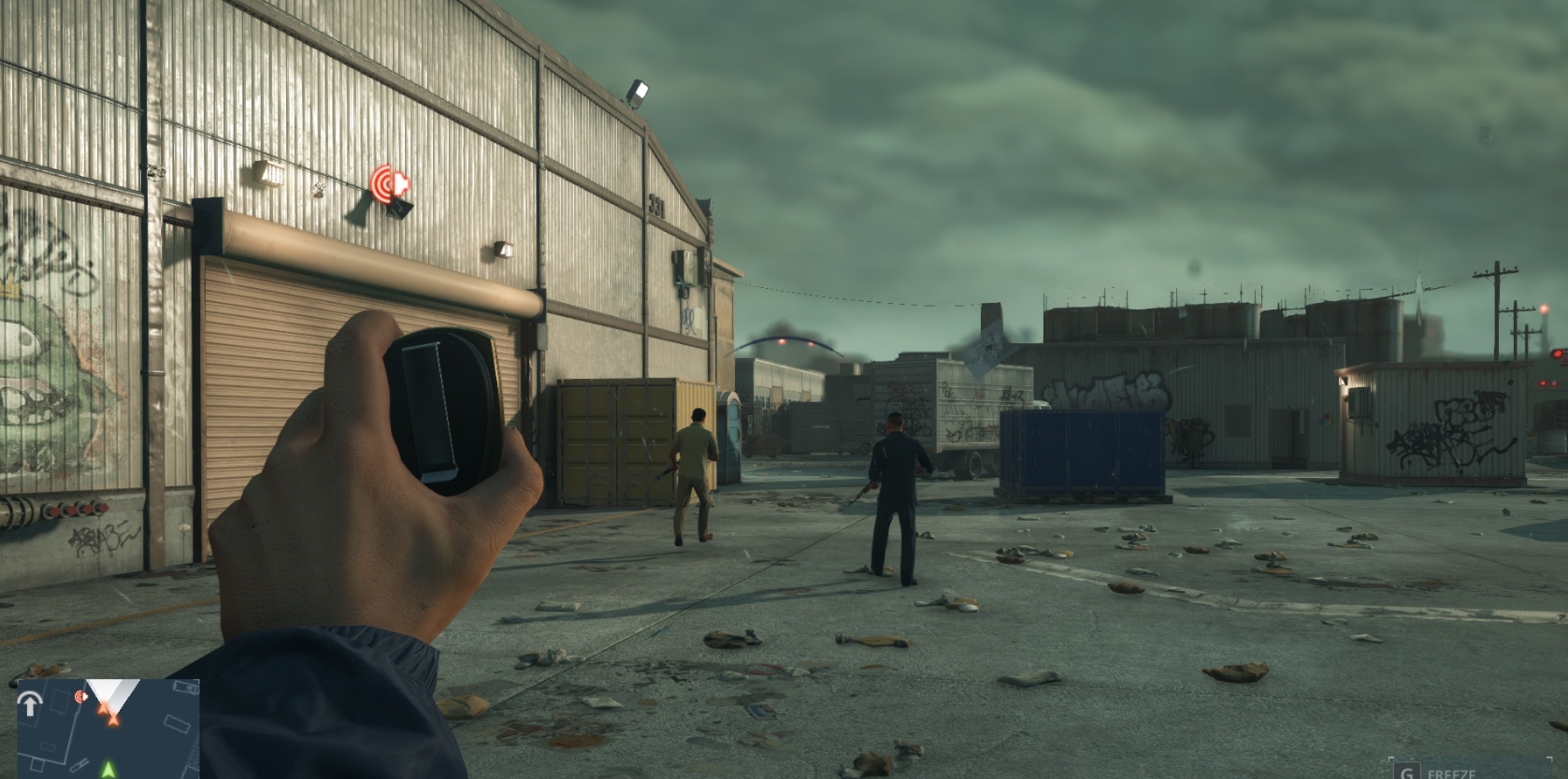This screenshot has width=1568, height=779.
Task: Toggle the FREEZE action prompt
Action: 1431,774
